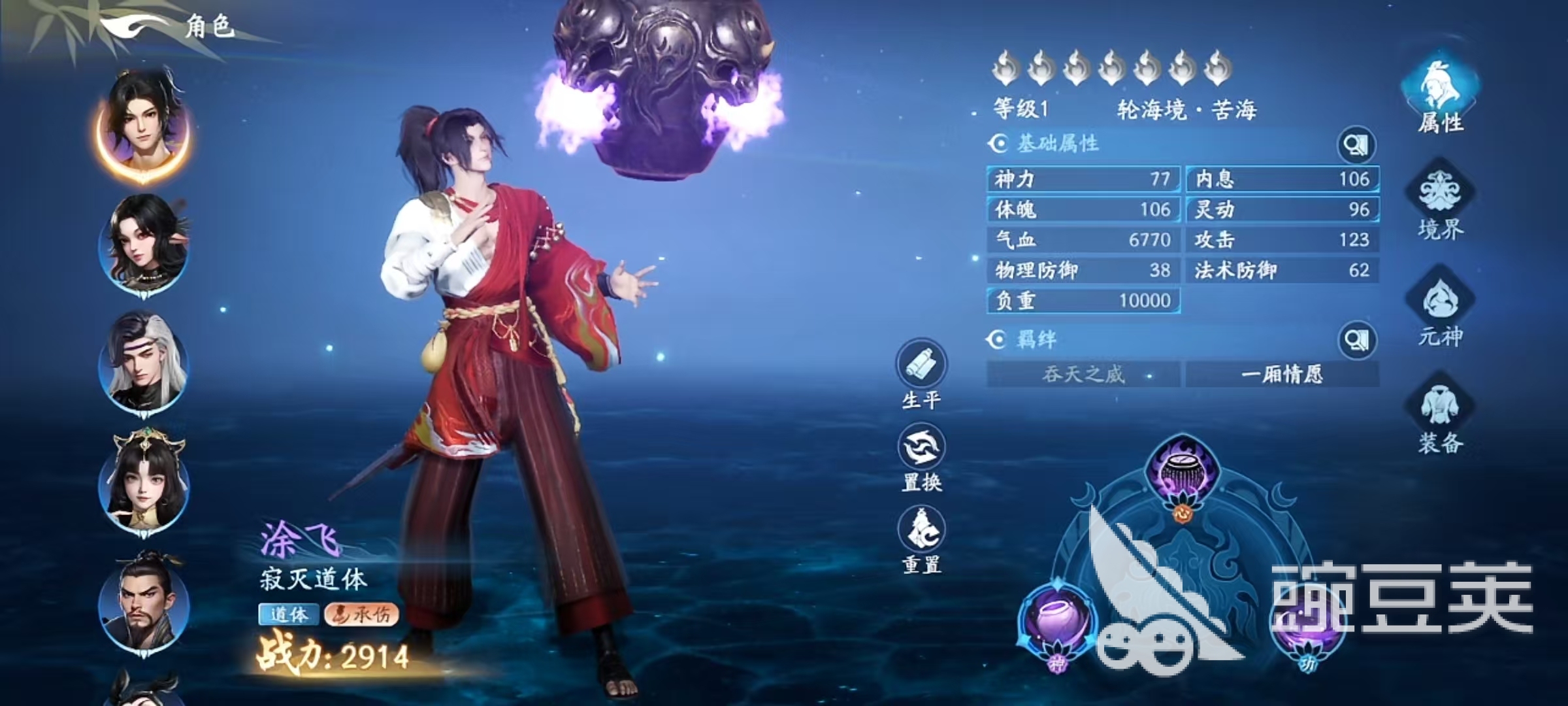Image resolution: width=1568 pixels, height=706 pixels.
Task: Select the 吞天之威 bond entry
Action: pos(1083,375)
